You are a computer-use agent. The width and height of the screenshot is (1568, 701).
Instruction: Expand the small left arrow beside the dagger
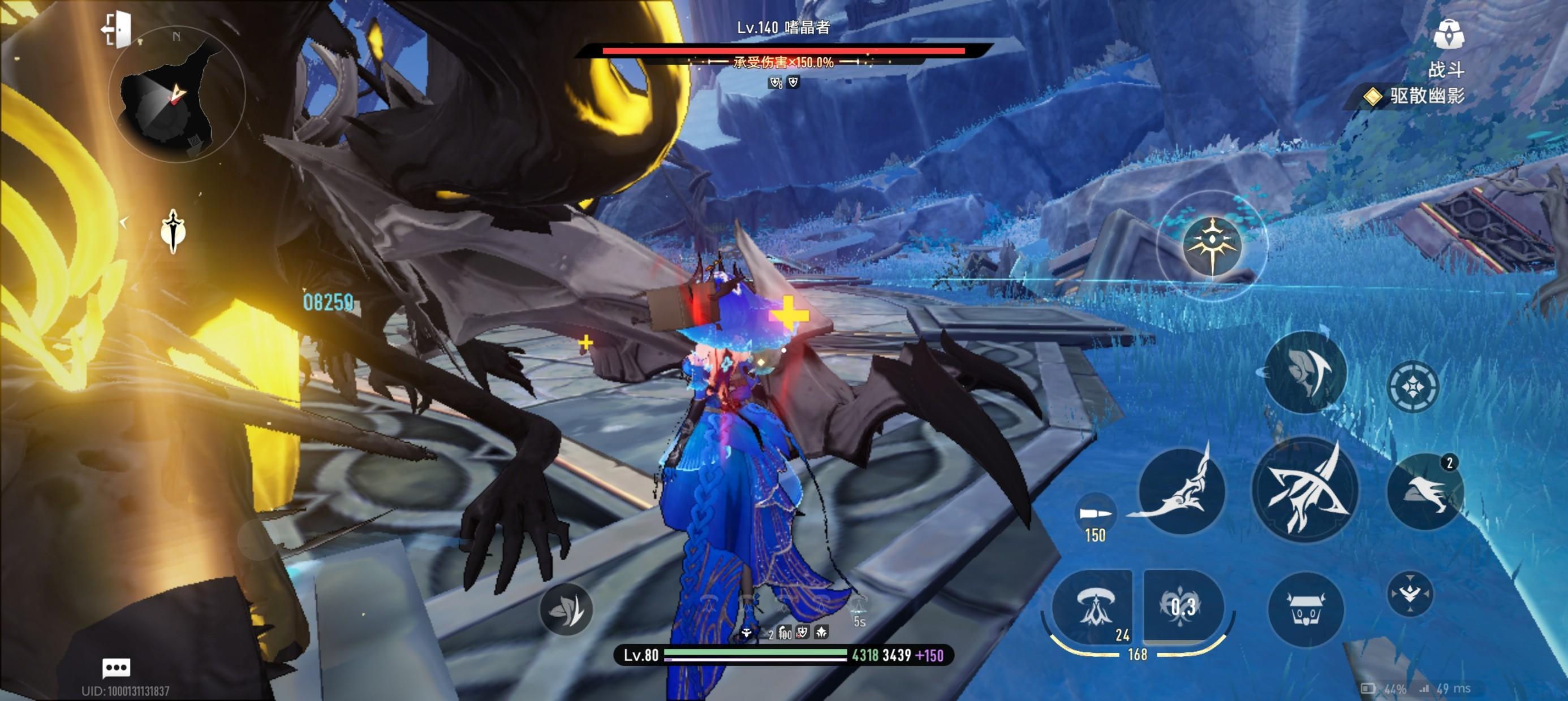[124, 223]
